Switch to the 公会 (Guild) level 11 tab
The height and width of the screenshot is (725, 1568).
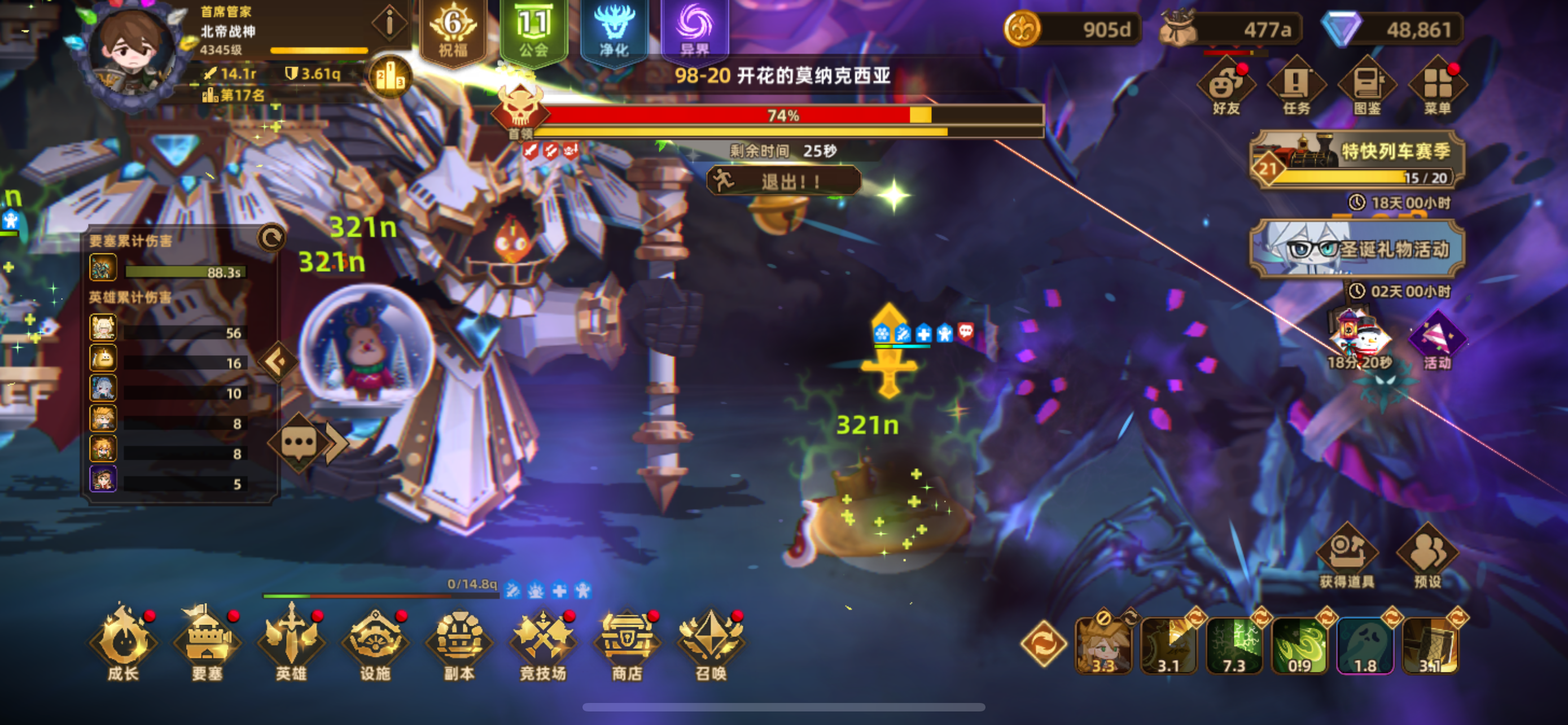click(533, 30)
